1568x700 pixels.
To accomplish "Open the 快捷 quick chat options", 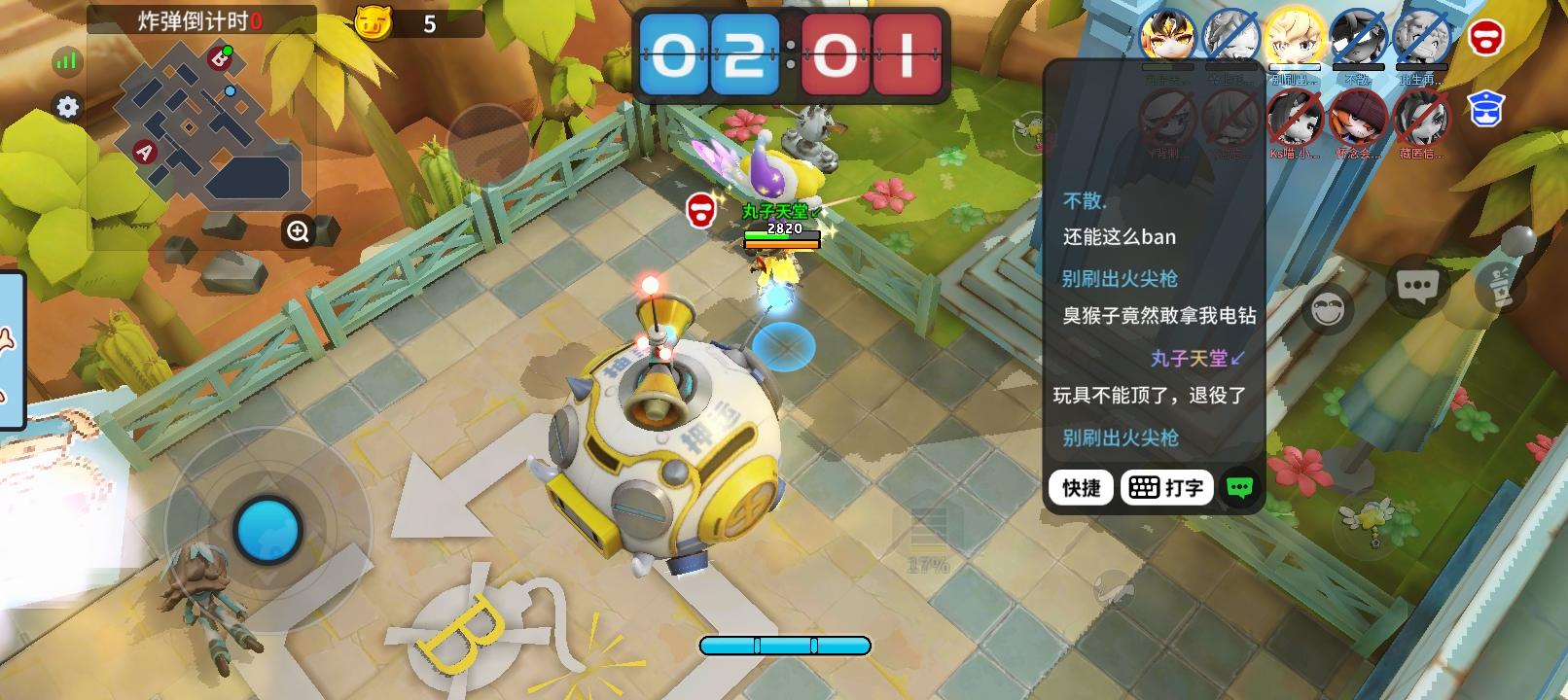I will pyautogui.click(x=1080, y=487).
